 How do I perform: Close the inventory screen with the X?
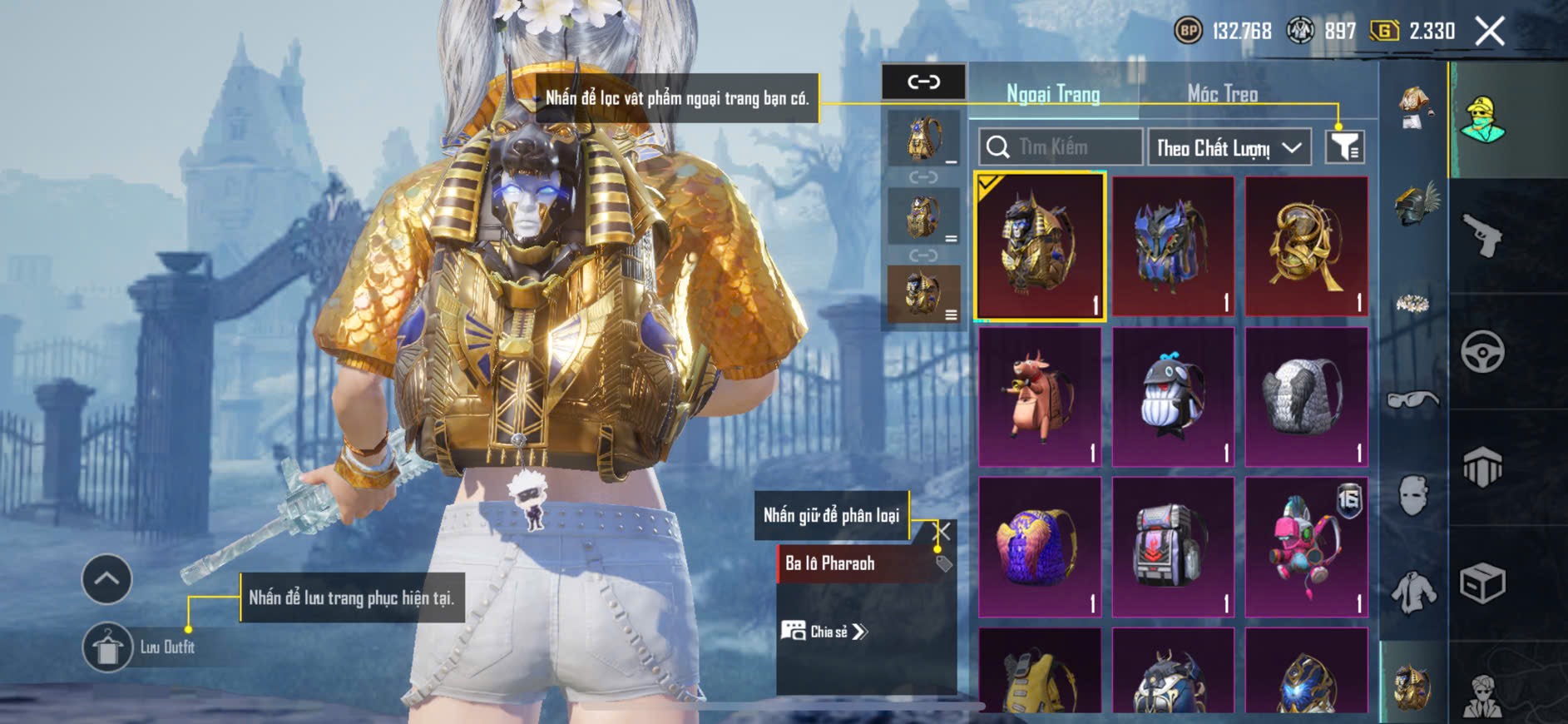point(1490,32)
